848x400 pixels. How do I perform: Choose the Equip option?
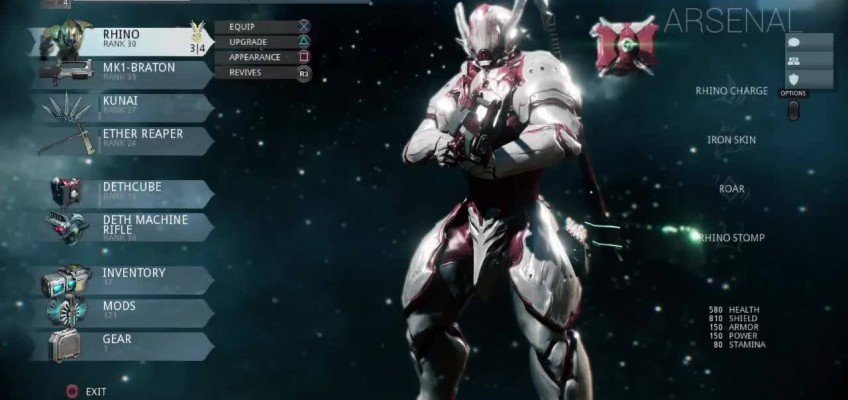tap(264, 26)
